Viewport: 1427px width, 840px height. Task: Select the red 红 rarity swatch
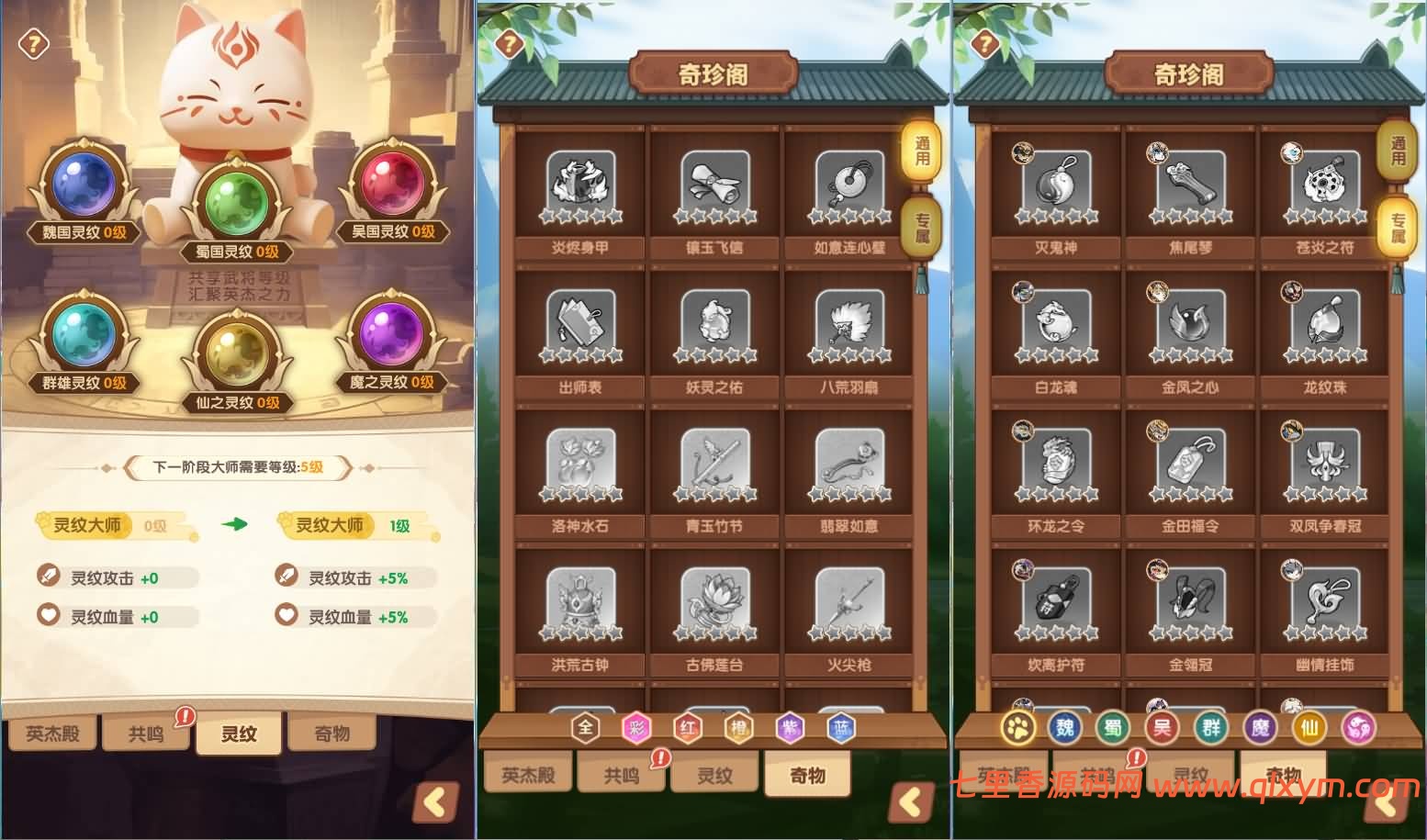click(x=688, y=728)
